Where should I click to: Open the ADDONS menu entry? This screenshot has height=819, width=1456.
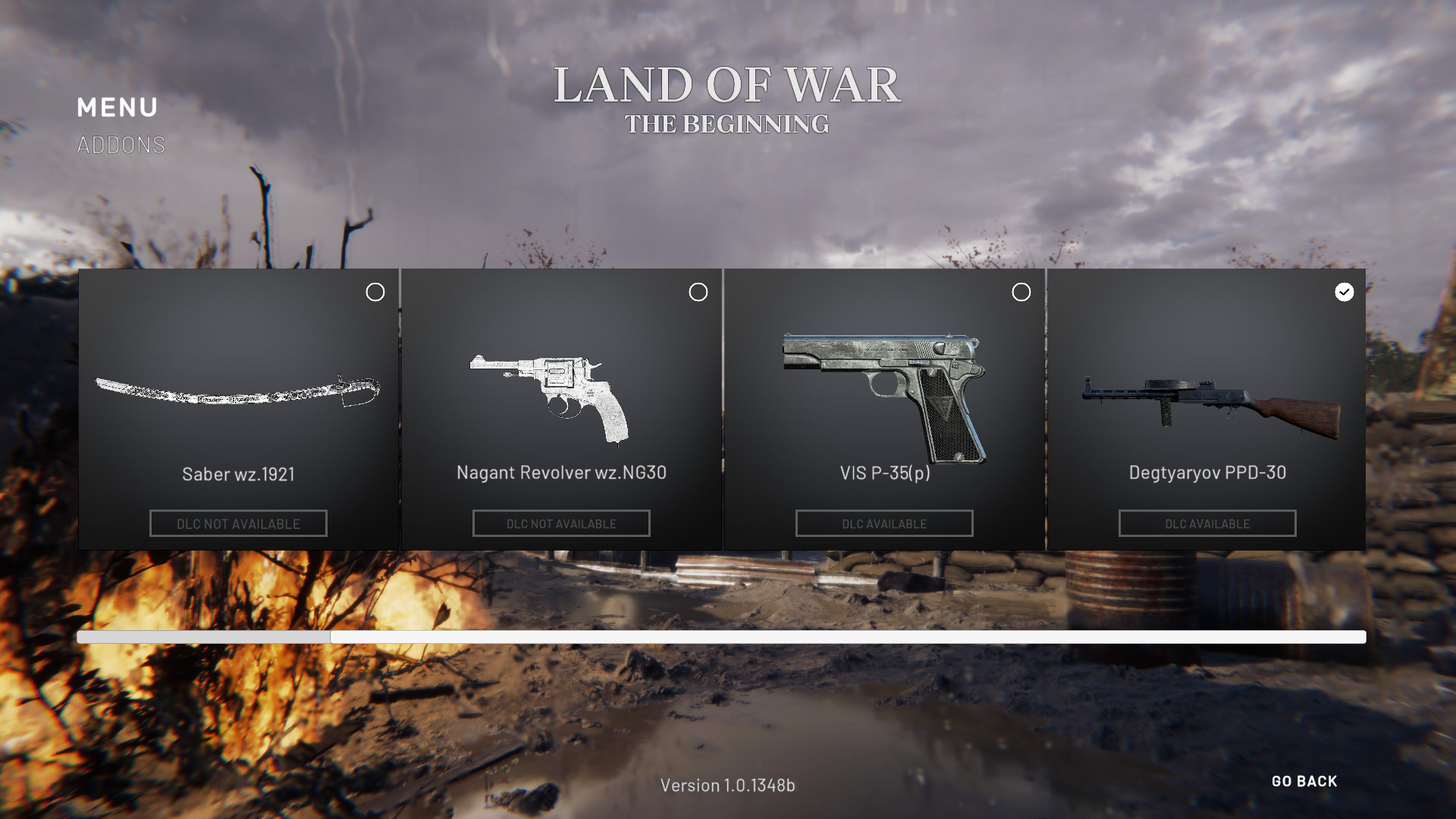[x=120, y=143]
